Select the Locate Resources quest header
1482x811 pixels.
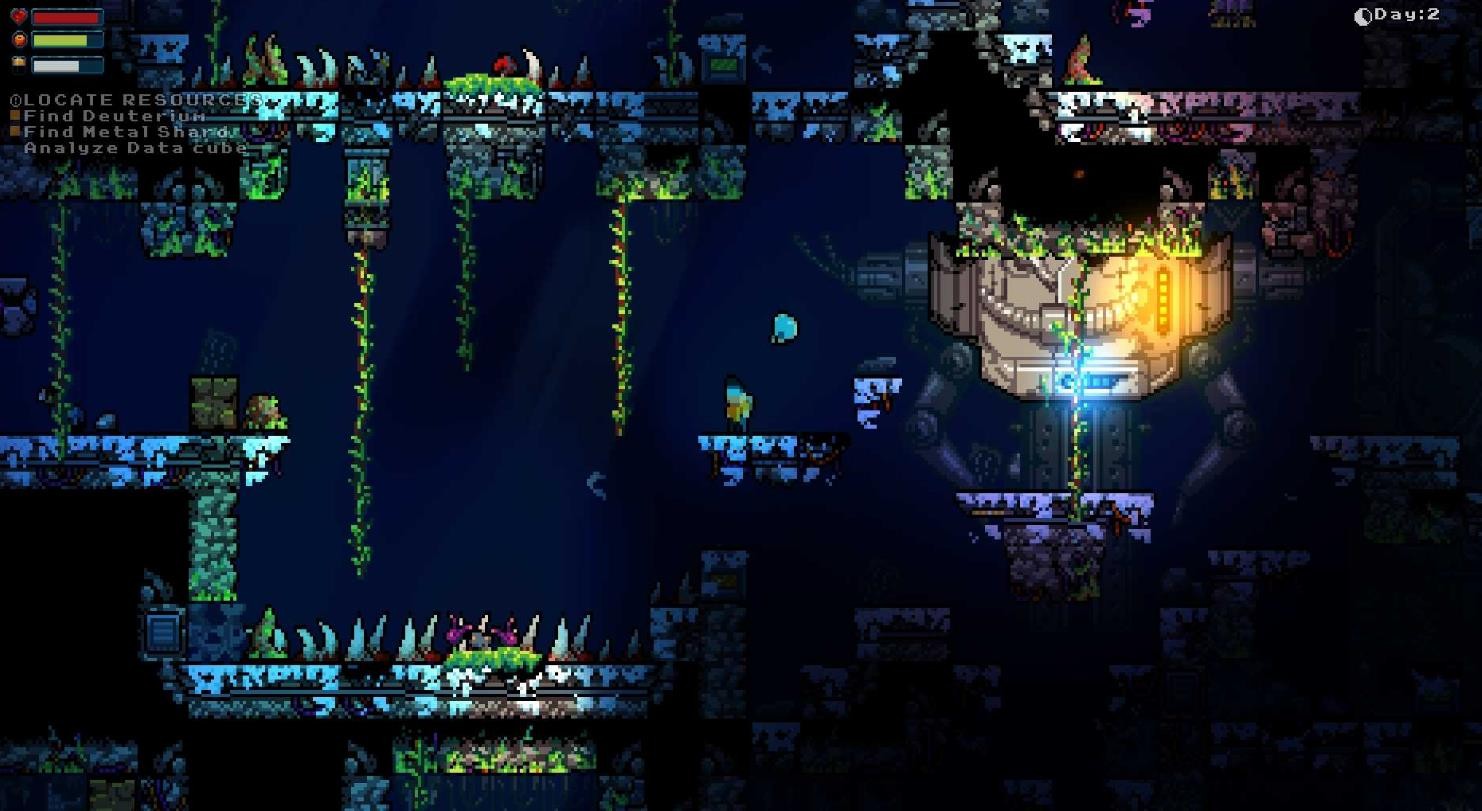pyautogui.click(x=135, y=100)
